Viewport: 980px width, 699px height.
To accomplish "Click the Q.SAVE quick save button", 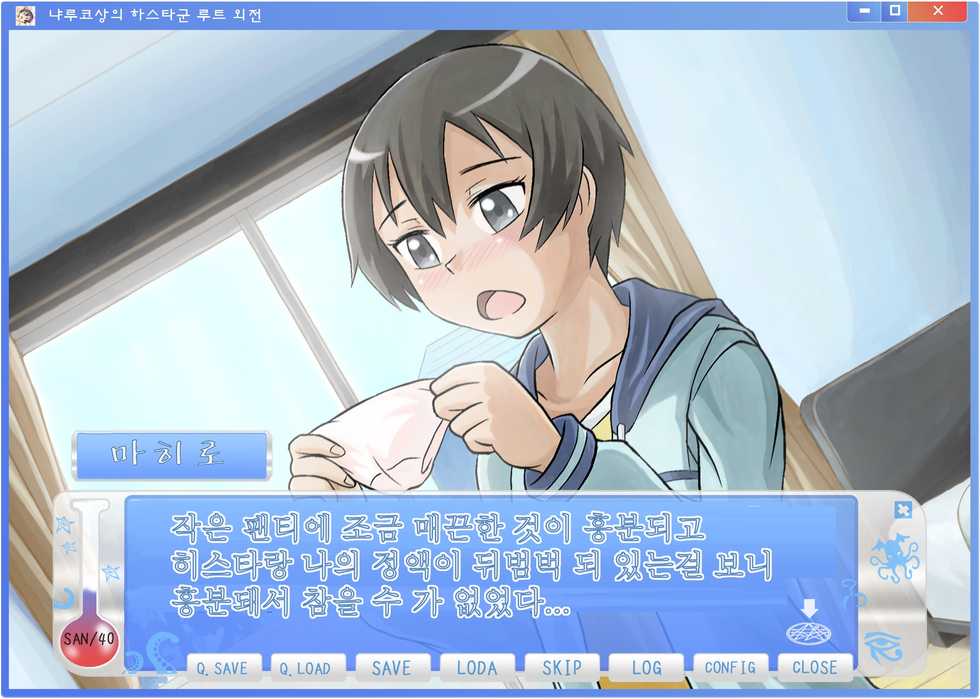I will tap(223, 668).
